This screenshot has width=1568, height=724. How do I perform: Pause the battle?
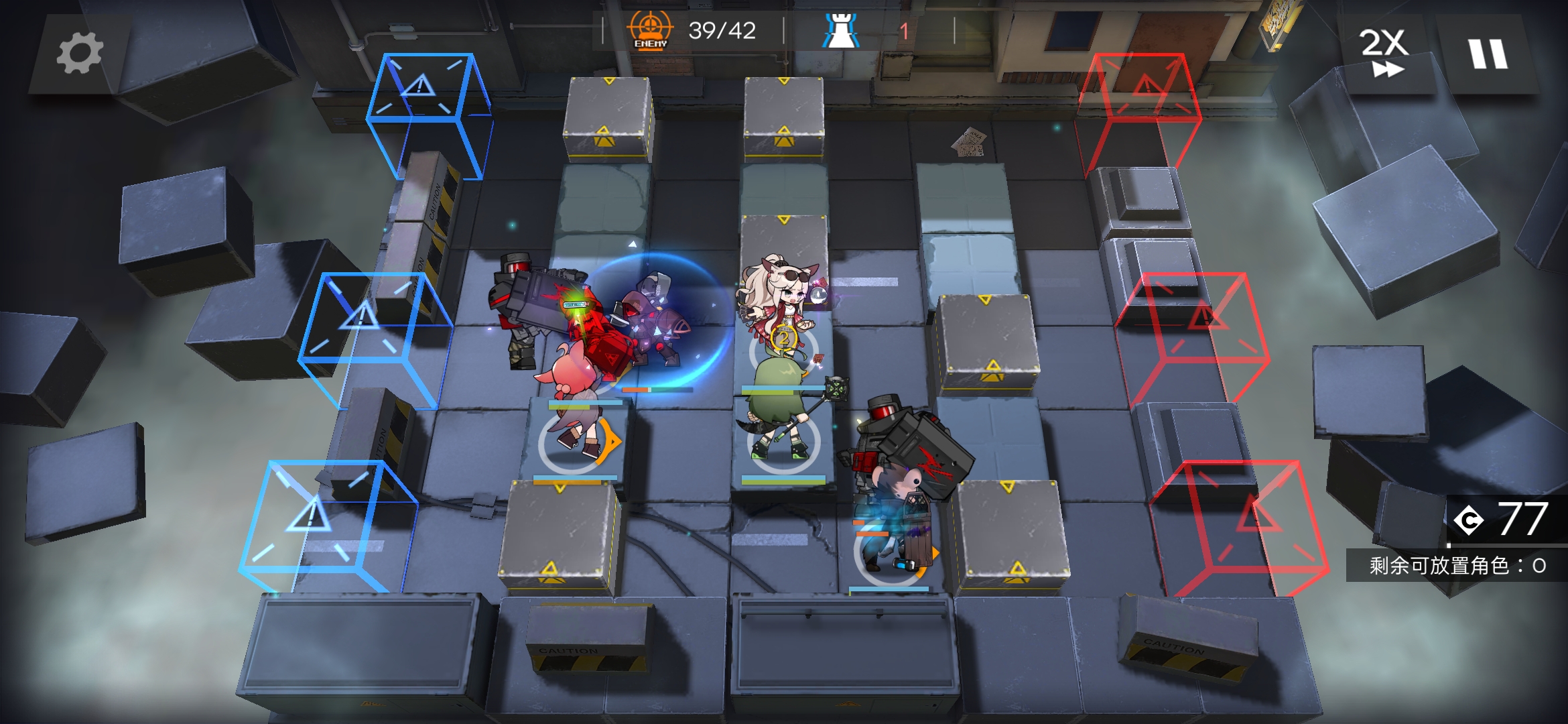pos(1488,54)
